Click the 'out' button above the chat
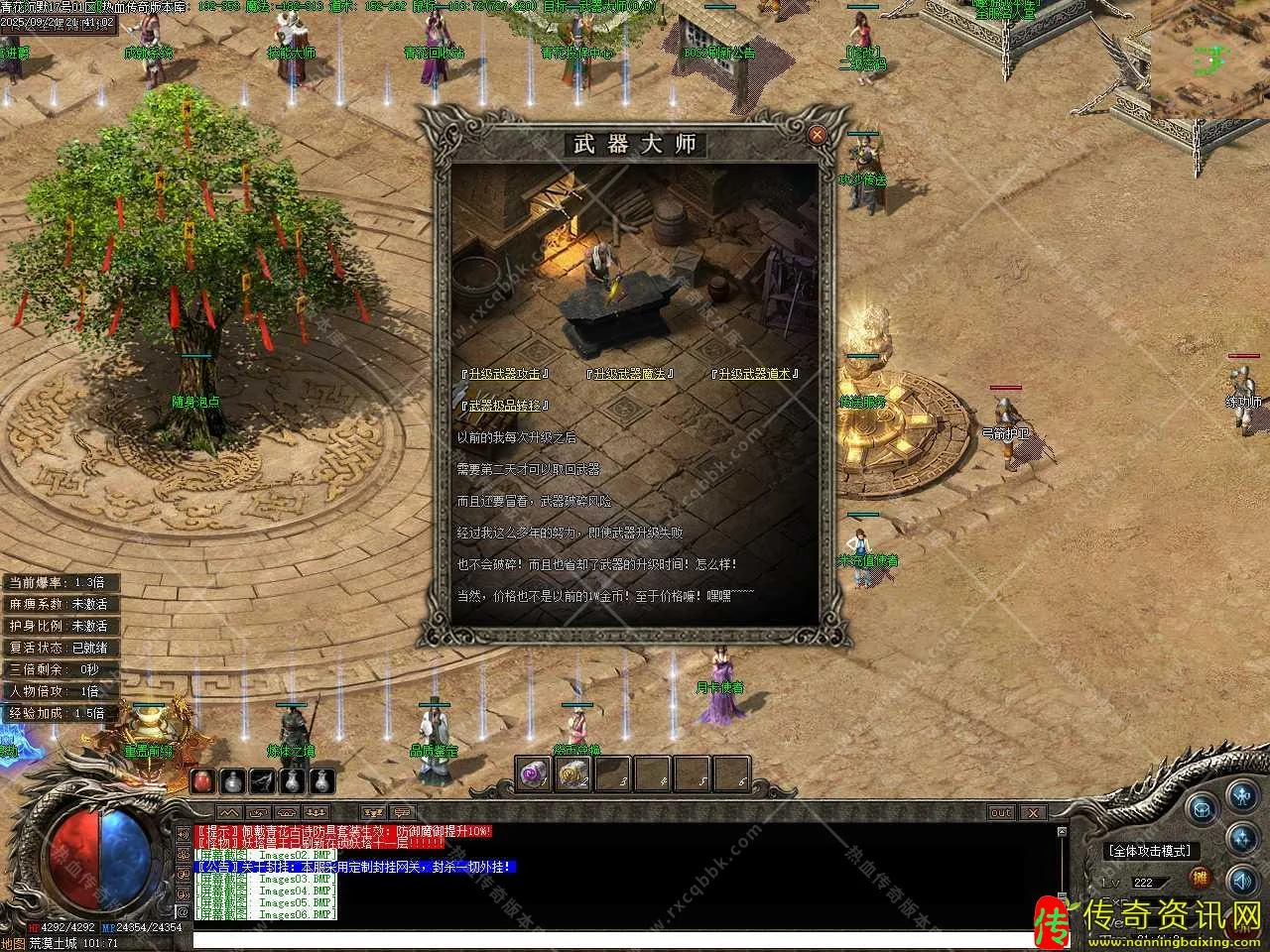1270x952 pixels. coord(1001,813)
